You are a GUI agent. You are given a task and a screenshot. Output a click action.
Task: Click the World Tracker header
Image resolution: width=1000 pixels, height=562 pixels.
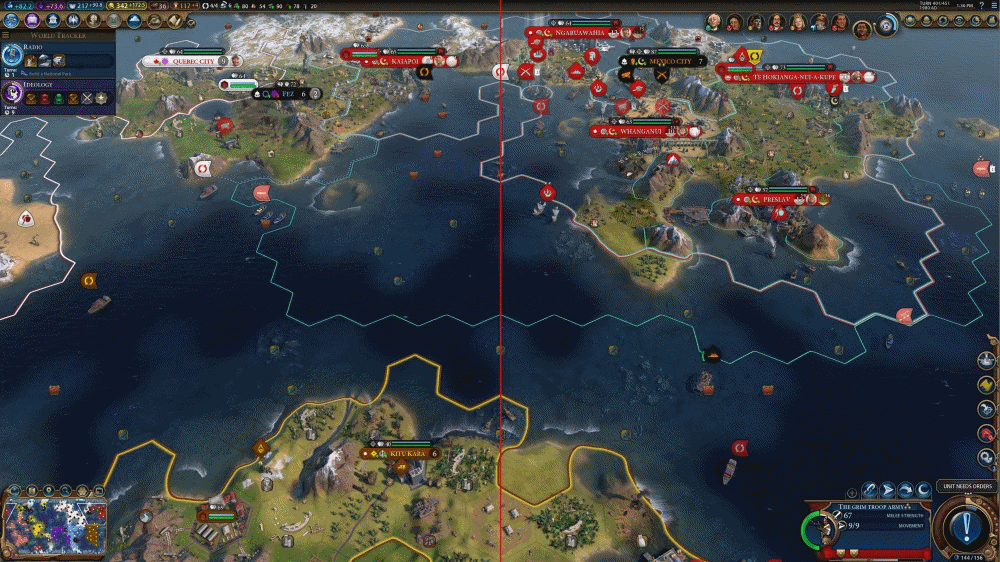tap(58, 35)
